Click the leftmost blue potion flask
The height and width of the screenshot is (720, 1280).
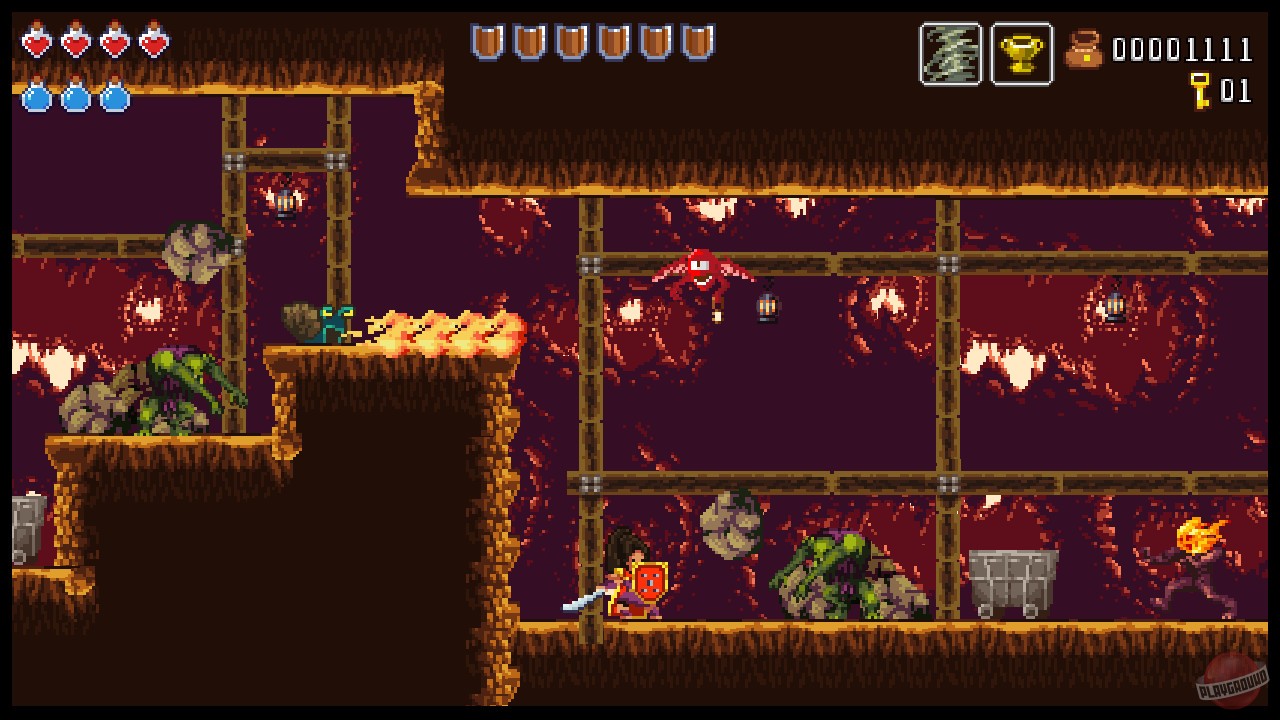tap(38, 99)
